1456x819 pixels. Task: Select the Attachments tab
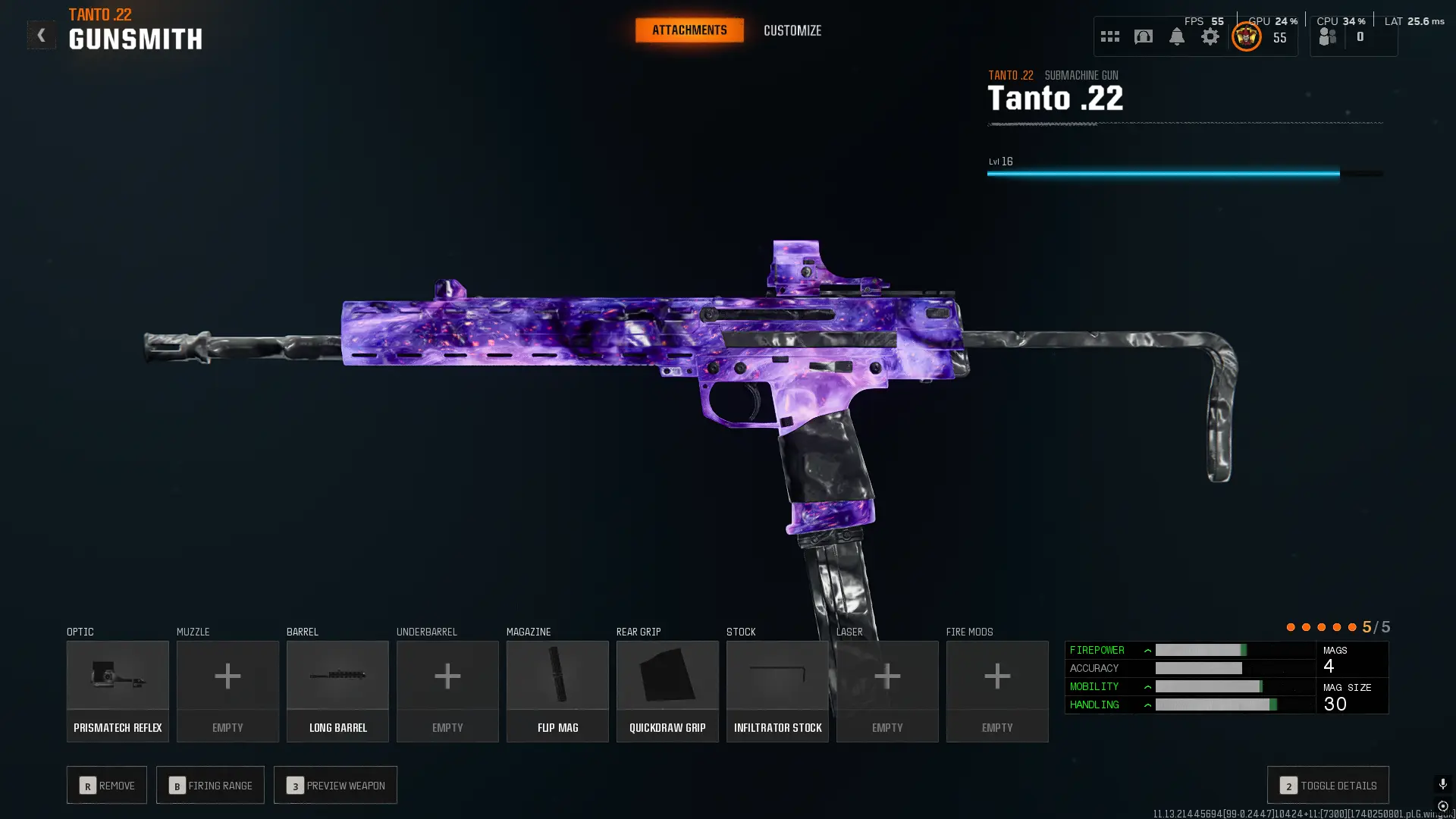(689, 30)
